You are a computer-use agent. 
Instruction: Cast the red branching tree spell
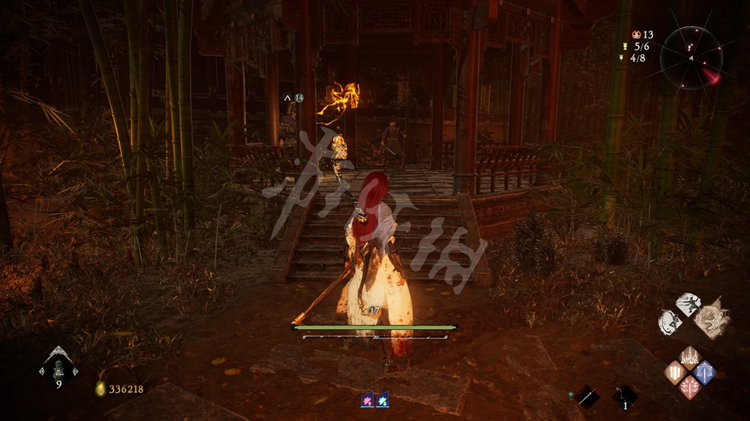[690, 387]
